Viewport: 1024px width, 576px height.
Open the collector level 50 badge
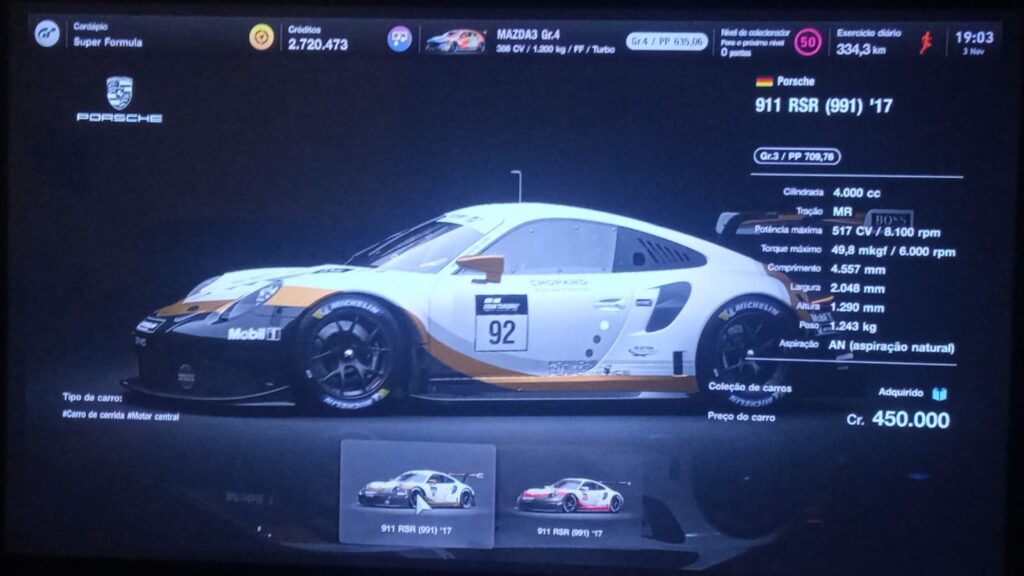tap(808, 42)
